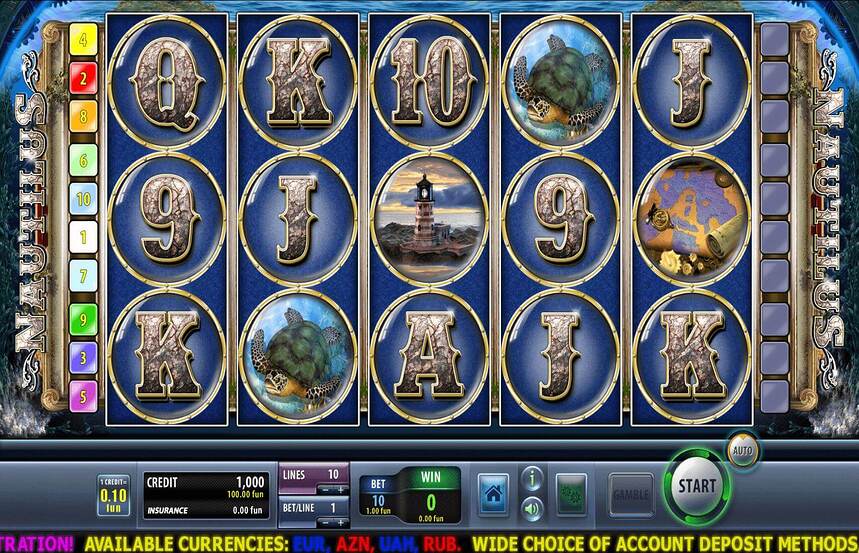Change the 1 credit 0.10 denomination
859x553 pixels.
(x=113, y=494)
